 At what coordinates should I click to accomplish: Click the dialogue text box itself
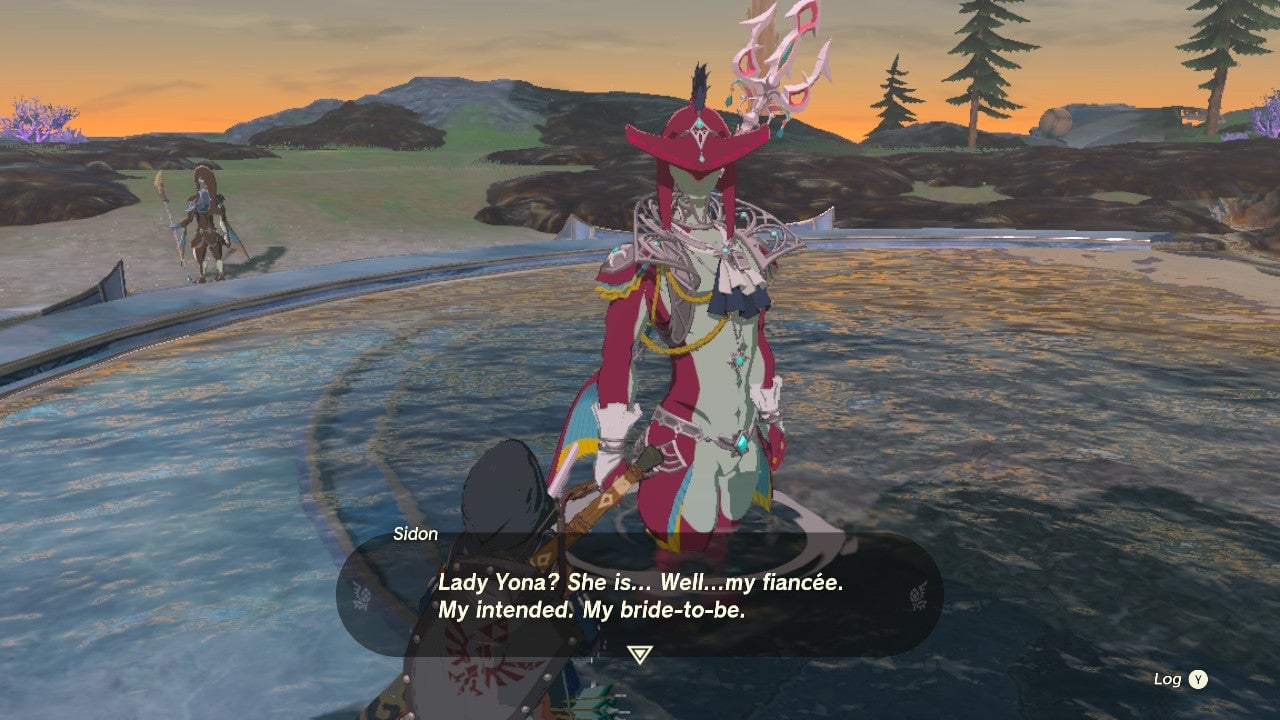click(x=640, y=595)
